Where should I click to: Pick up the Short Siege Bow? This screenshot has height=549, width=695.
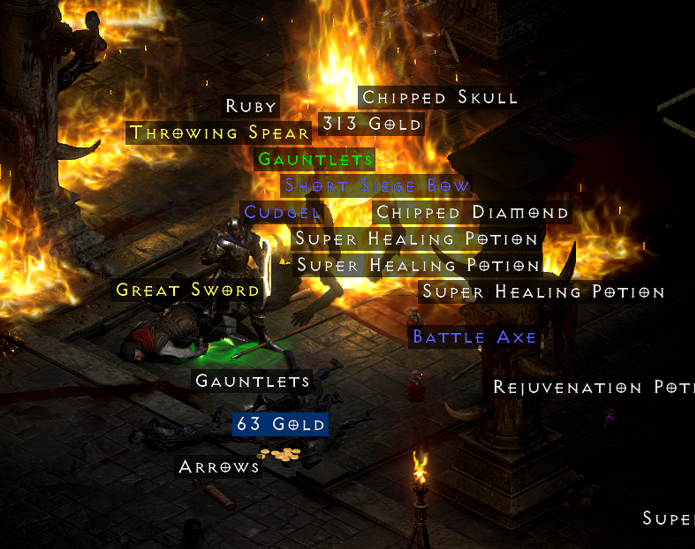point(377,186)
